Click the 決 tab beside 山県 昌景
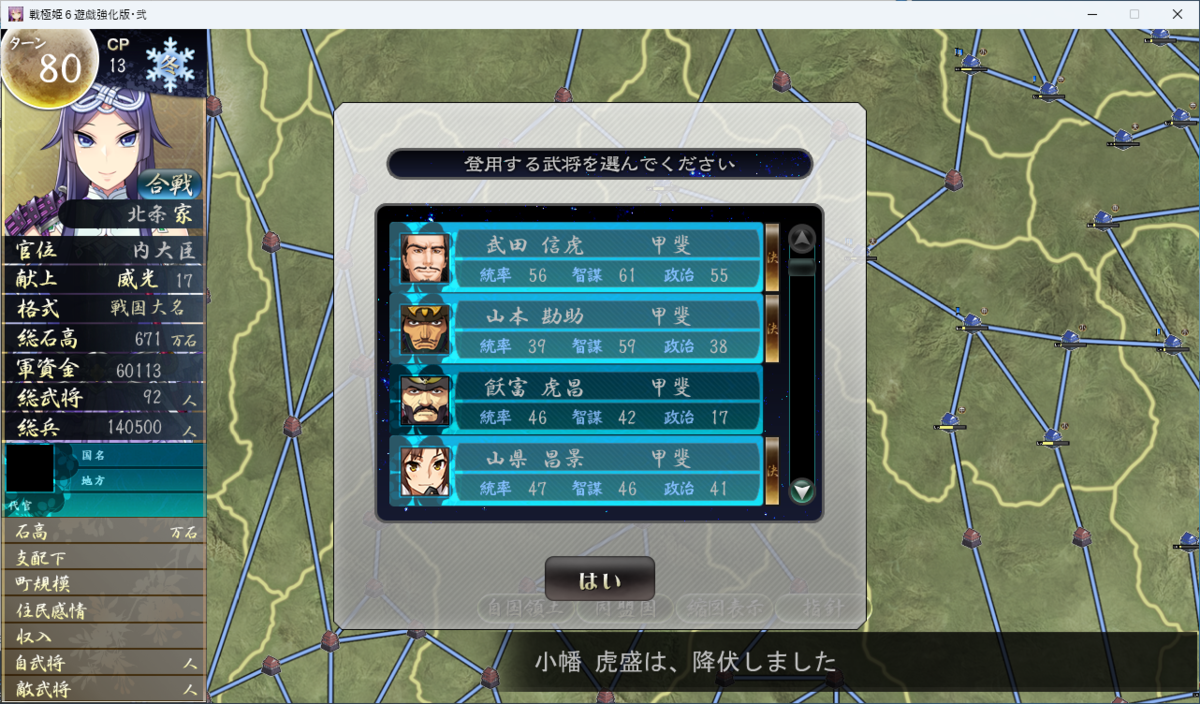 tap(772, 470)
